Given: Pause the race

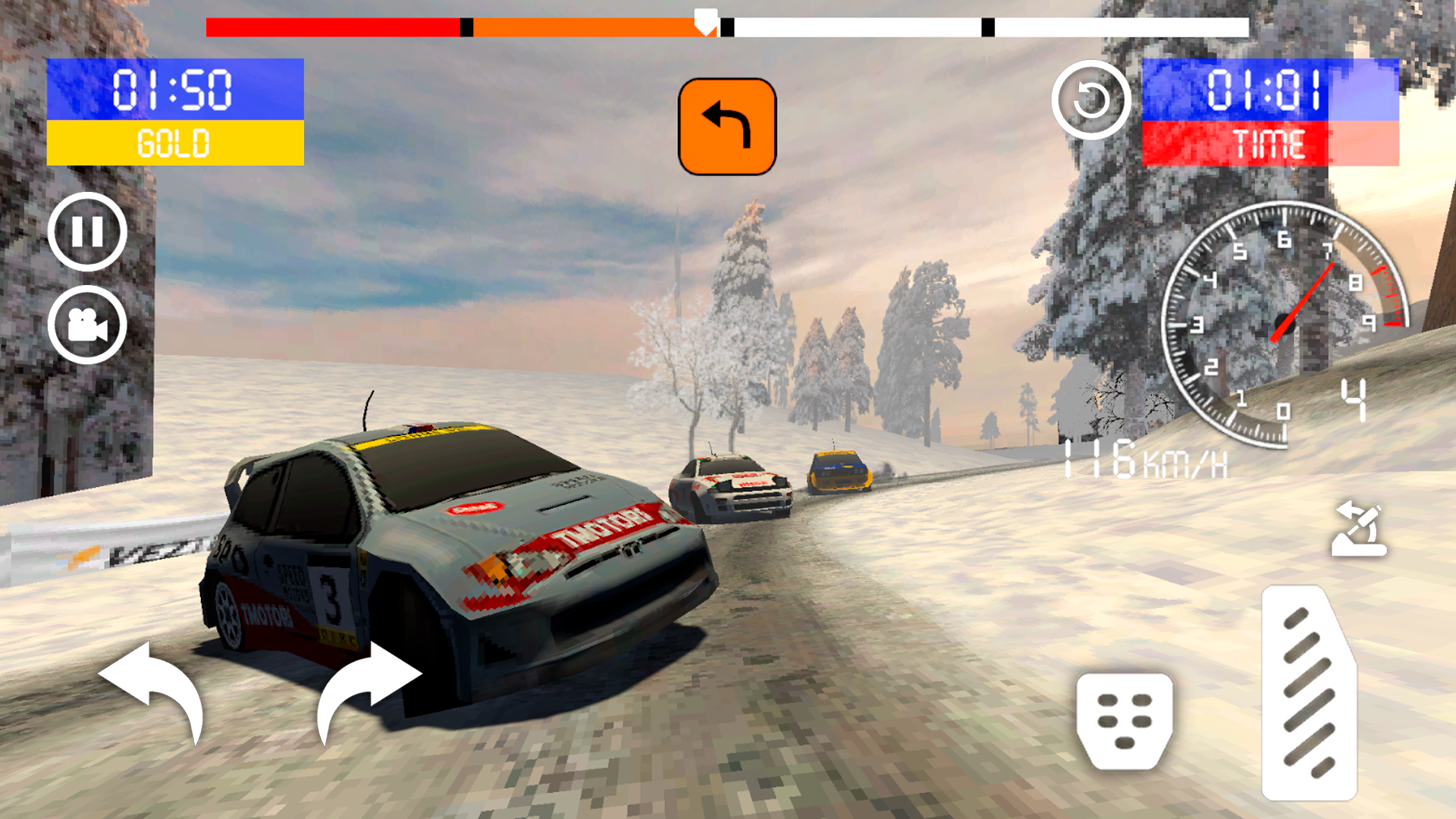Looking at the screenshot, I should coord(86,233).
